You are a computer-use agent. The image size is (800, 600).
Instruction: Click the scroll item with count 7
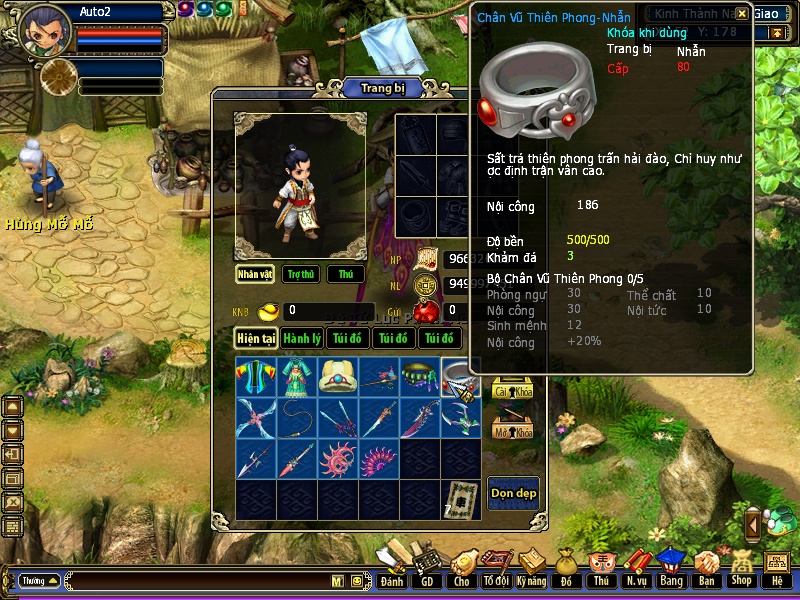coord(461,499)
